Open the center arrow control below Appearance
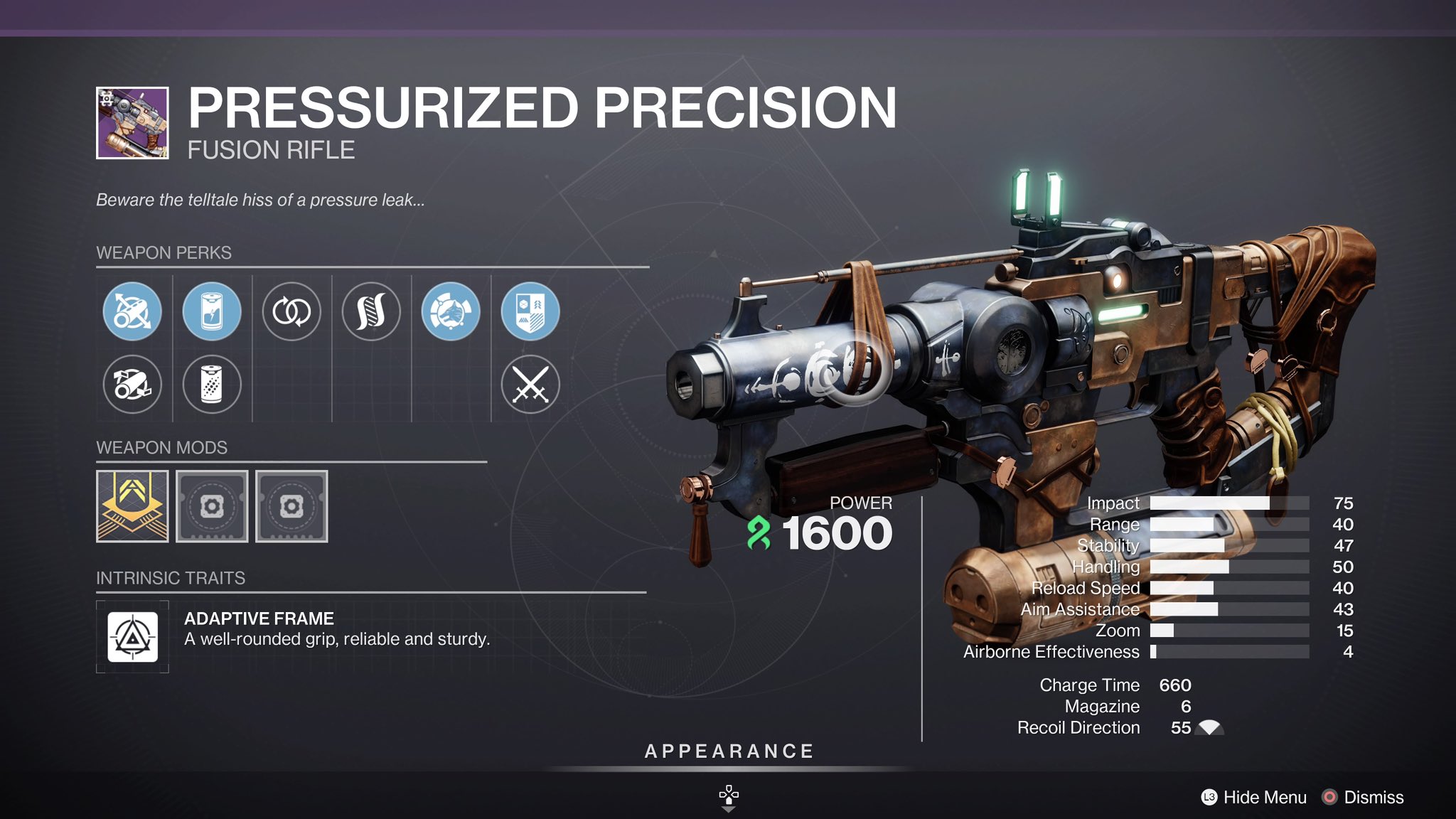The image size is (1456, 819). 727,791
